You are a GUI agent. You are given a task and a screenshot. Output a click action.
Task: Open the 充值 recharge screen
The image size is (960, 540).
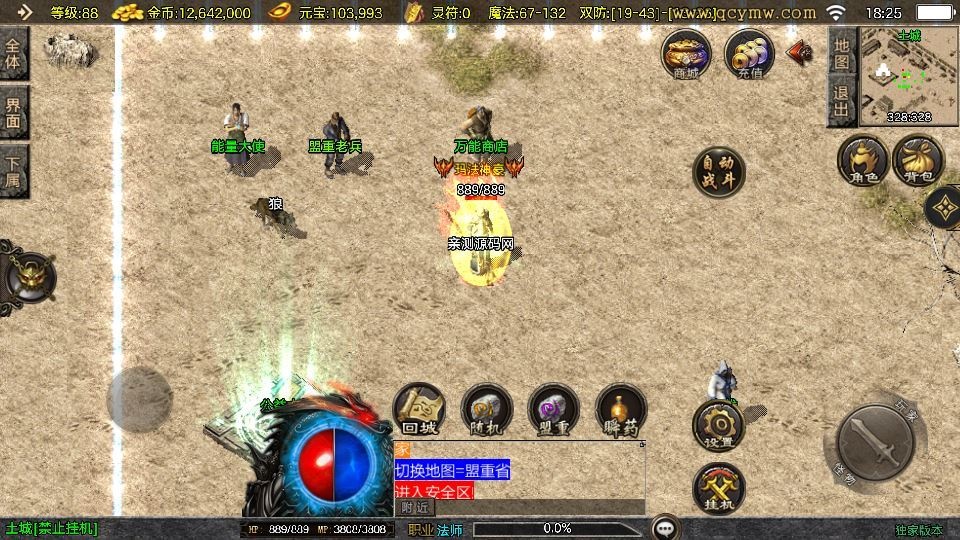click(749, 53)
